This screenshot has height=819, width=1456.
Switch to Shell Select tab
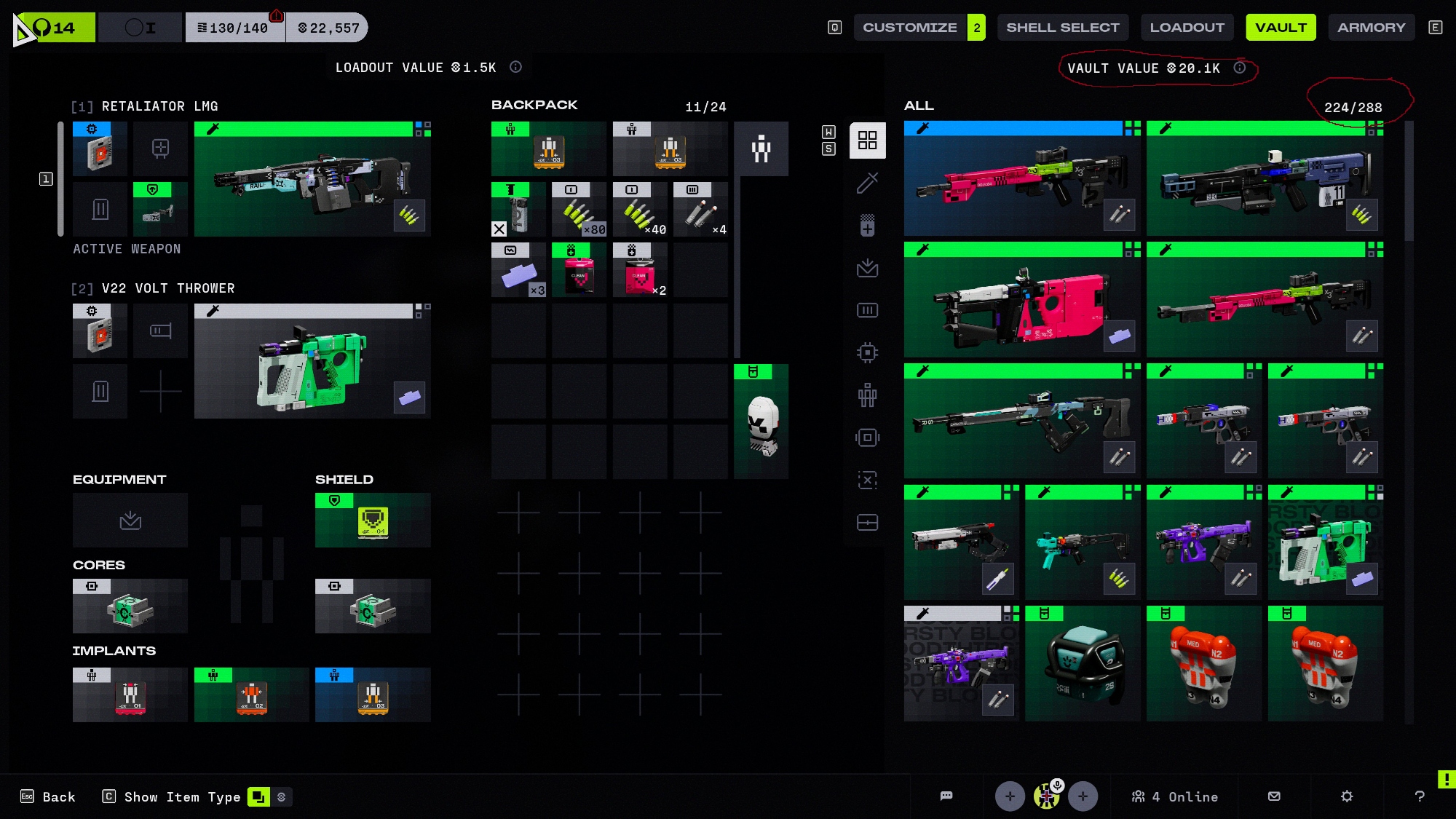(x=1062, y=28)
